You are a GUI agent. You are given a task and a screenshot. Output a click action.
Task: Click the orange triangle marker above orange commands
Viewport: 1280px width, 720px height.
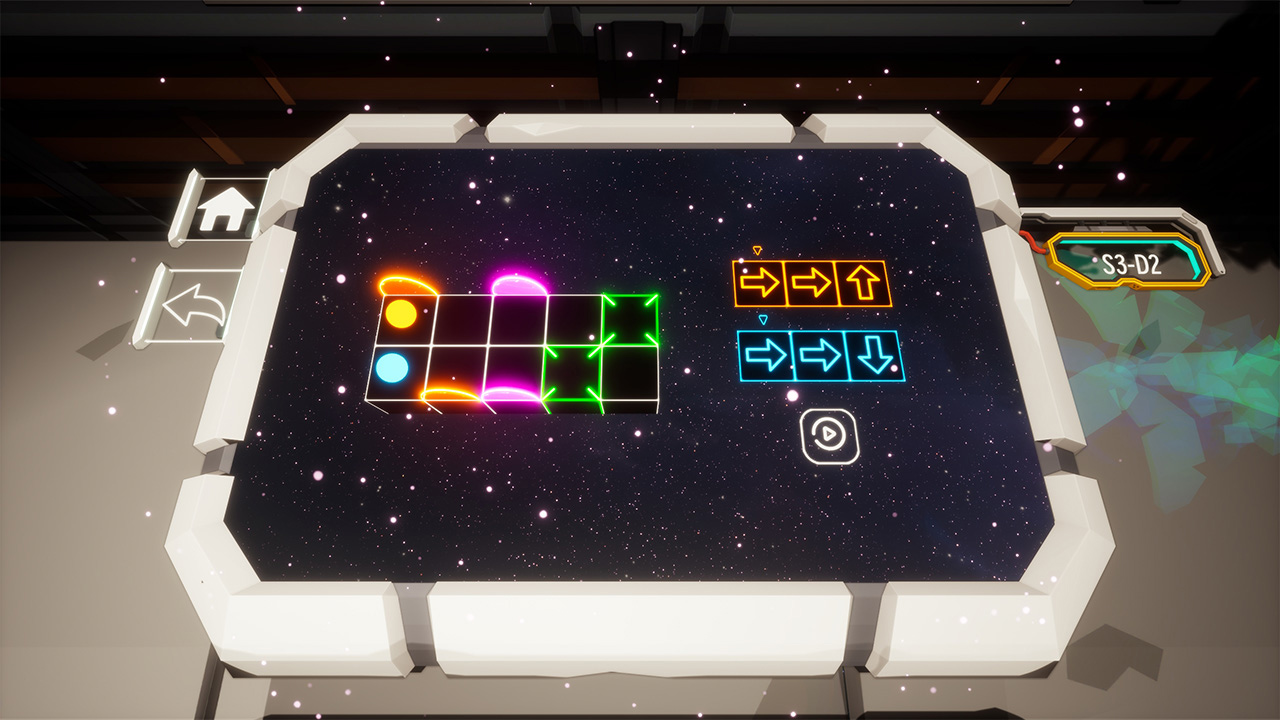pyautogui.click(x=757, y=250)
